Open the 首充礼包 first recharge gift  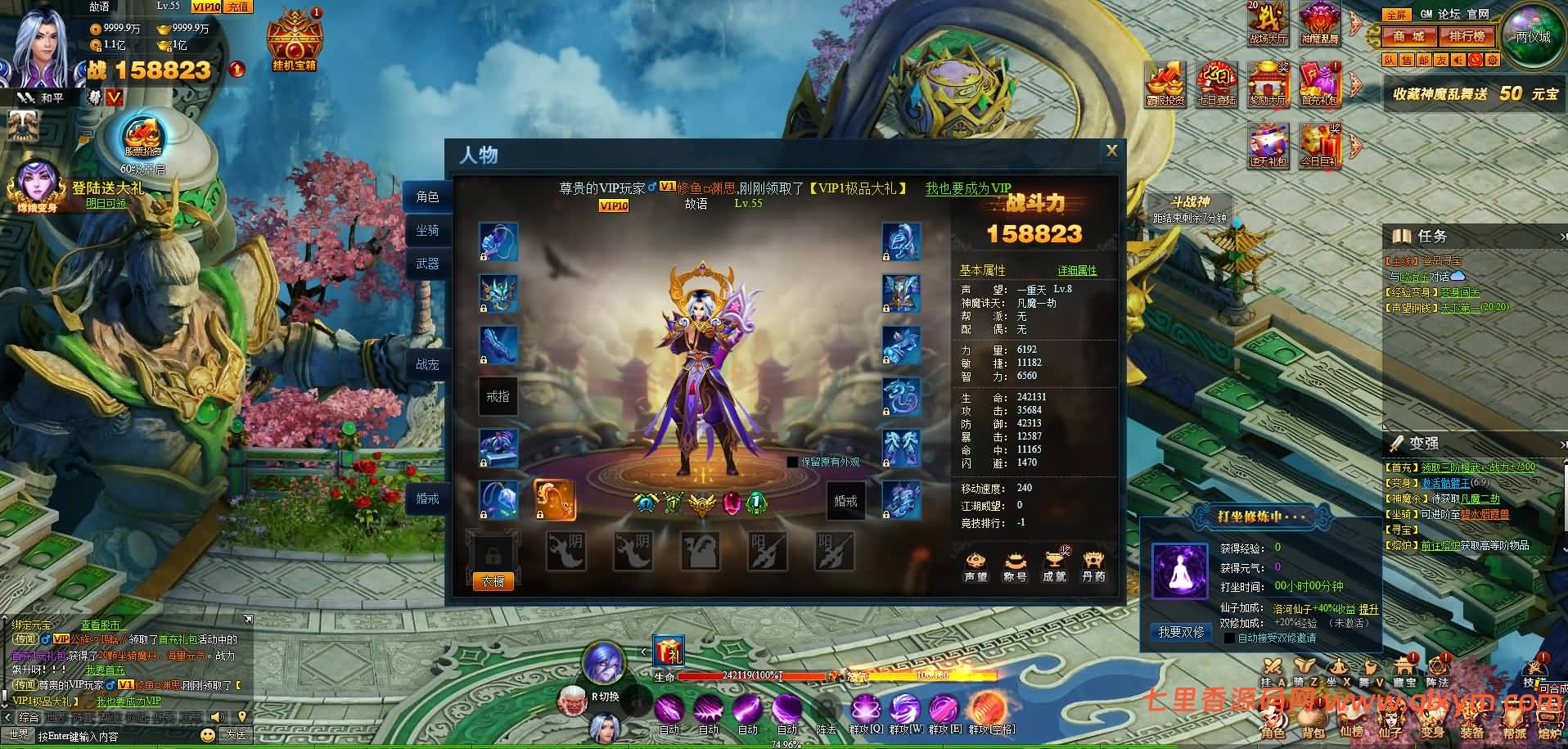[1319, 85]
